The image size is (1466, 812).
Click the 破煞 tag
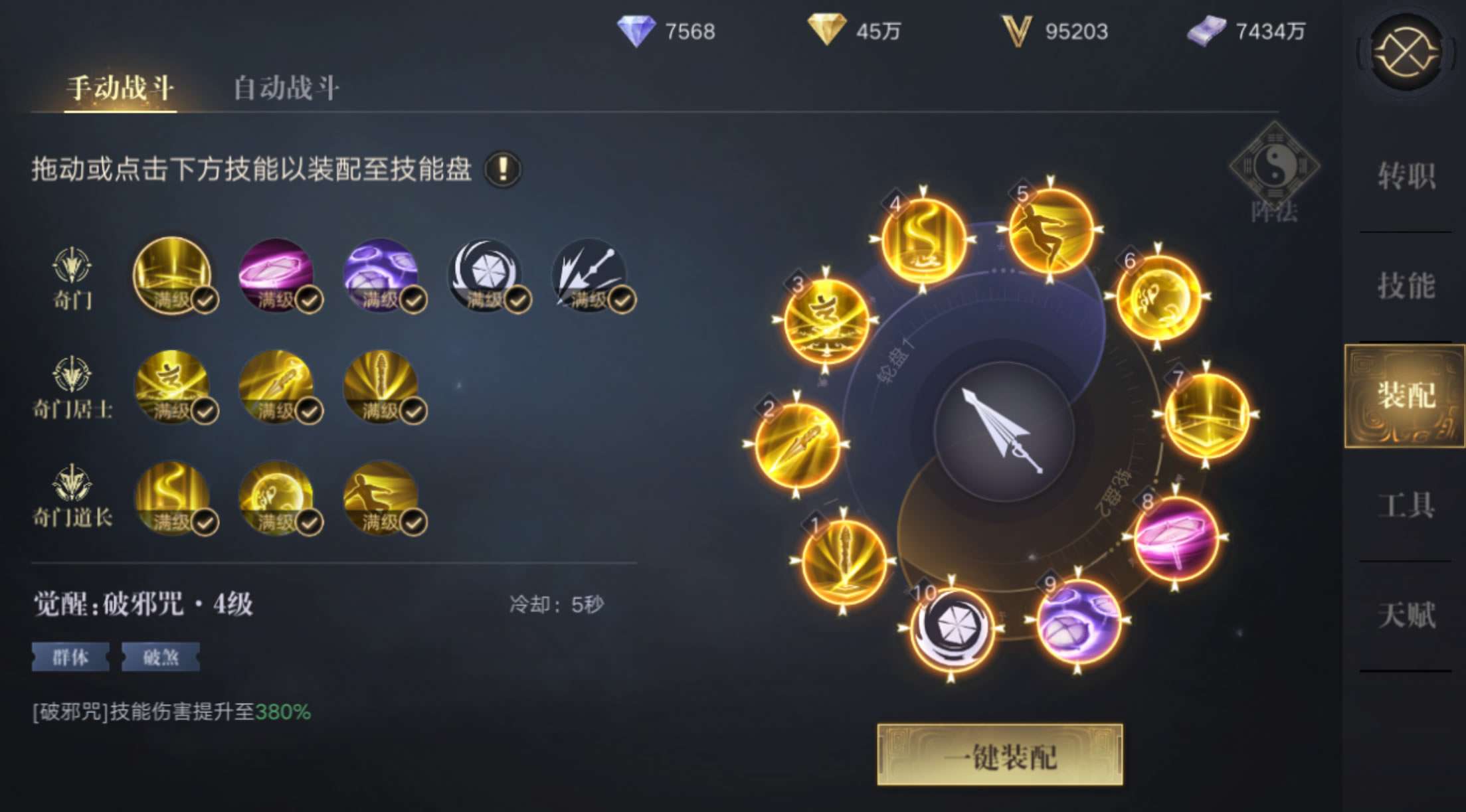coord(160,657)
